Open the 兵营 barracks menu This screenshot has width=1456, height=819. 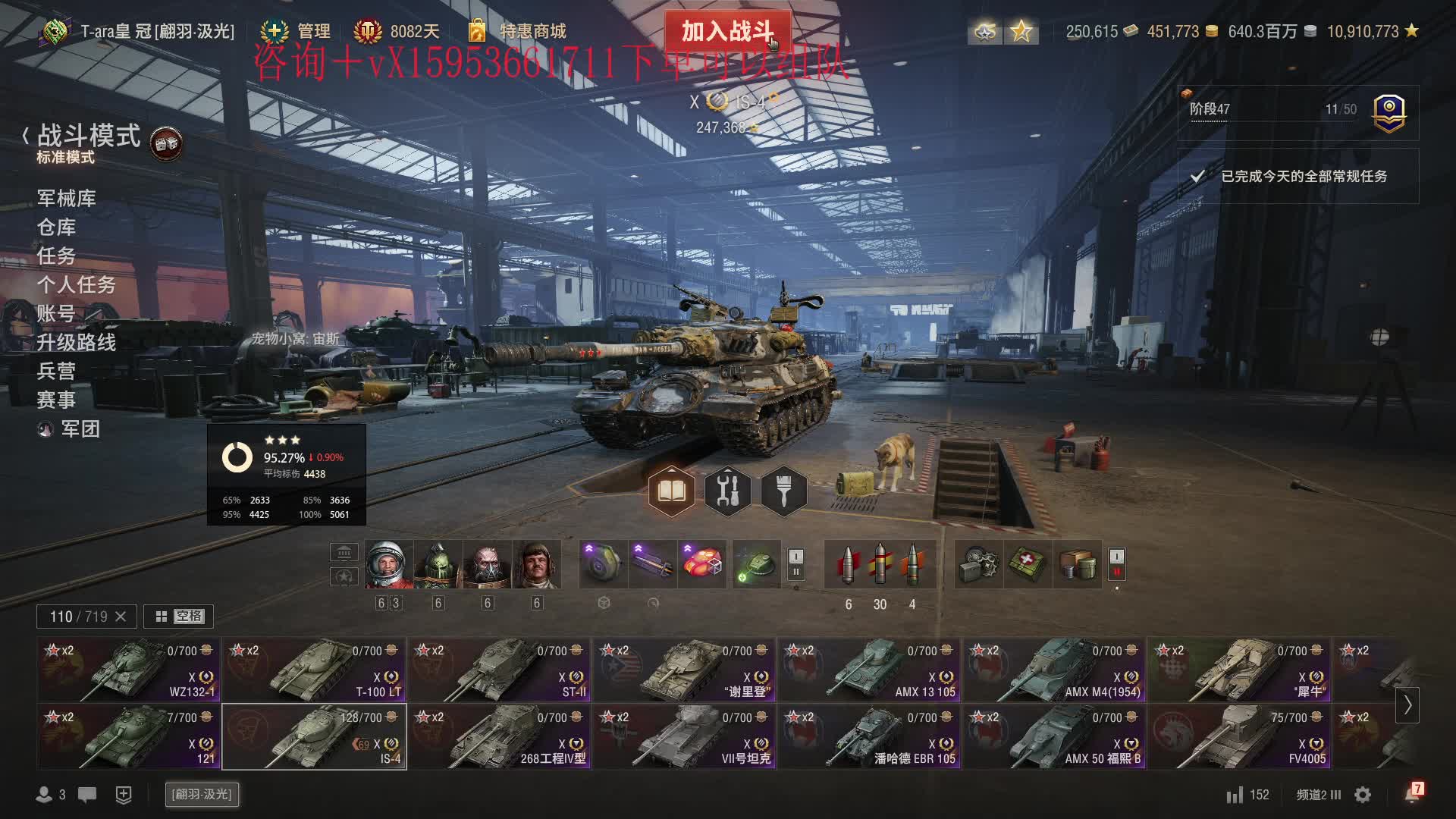coord(57,372)
